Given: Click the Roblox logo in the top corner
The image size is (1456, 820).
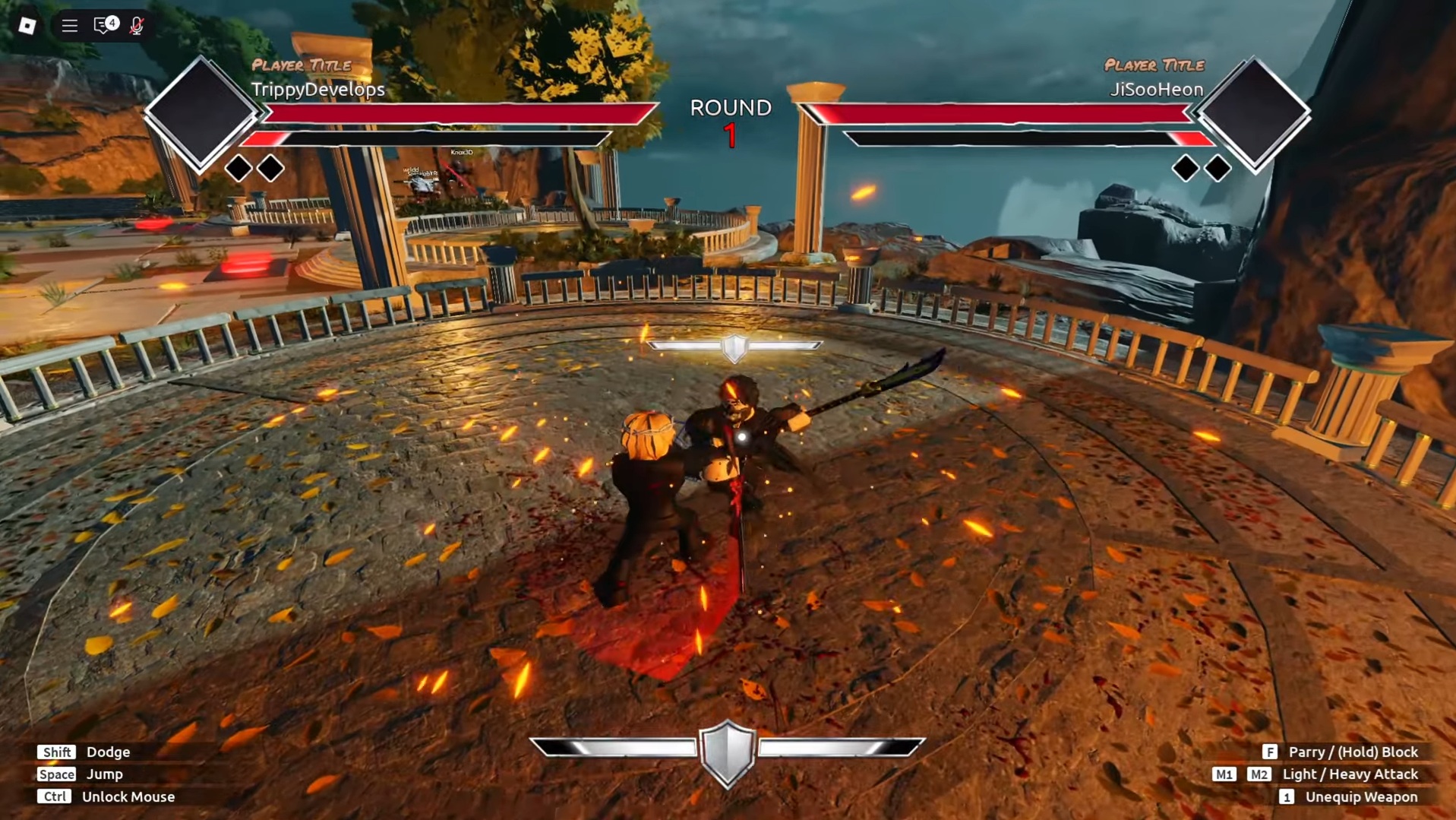Looking at the screenshot, I should [29, 25].
